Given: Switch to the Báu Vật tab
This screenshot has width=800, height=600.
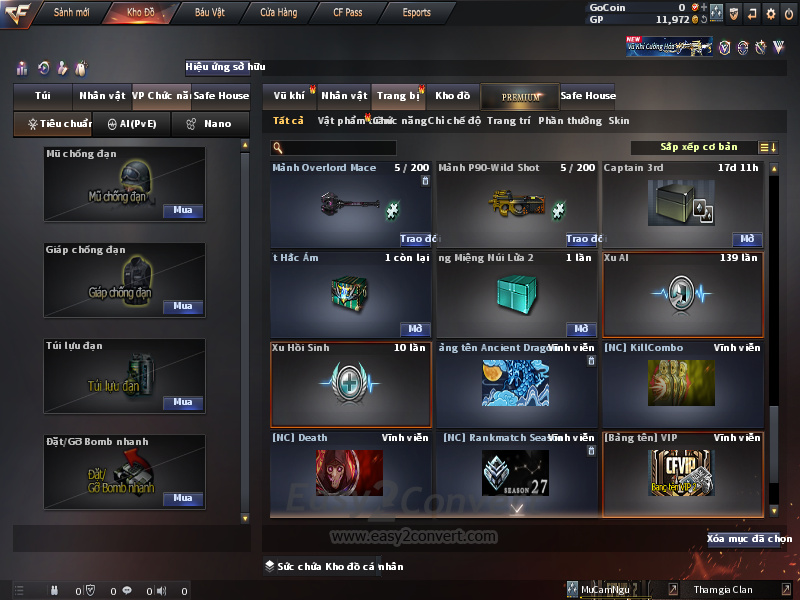Looking at the screenshot, I should 210,13.
